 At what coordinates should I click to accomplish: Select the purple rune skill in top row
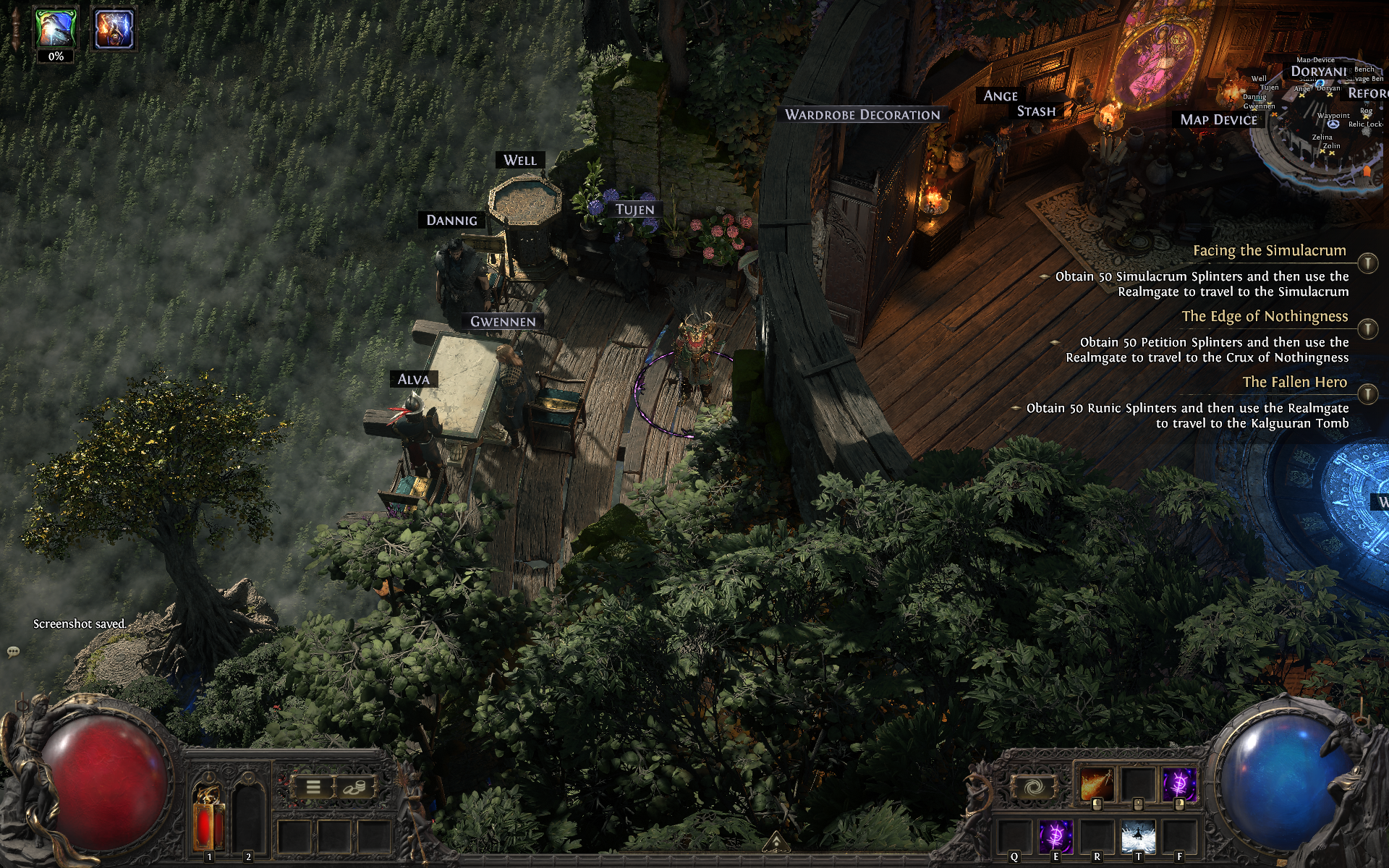click(x=1179, y=786)
